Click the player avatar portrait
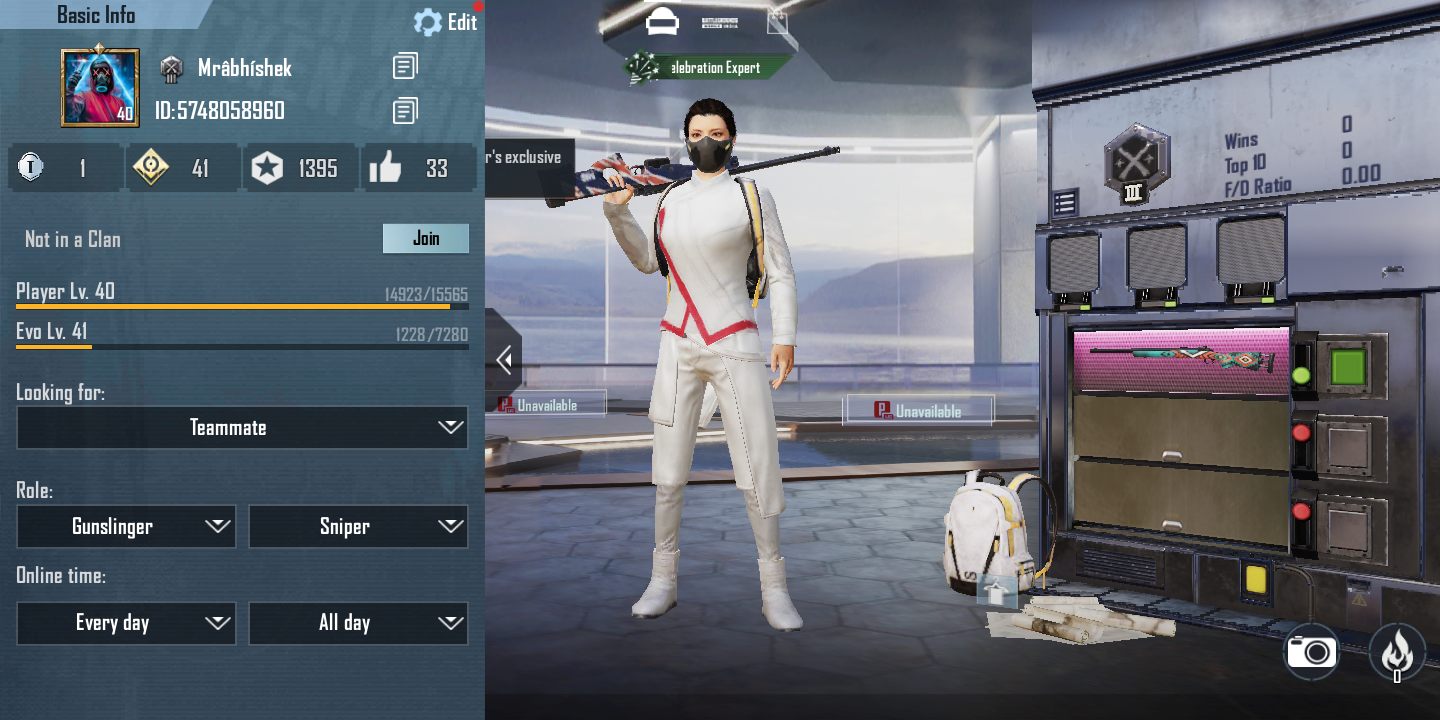Viewport: 1440px width, 720px height. click(x=100, y=88)
